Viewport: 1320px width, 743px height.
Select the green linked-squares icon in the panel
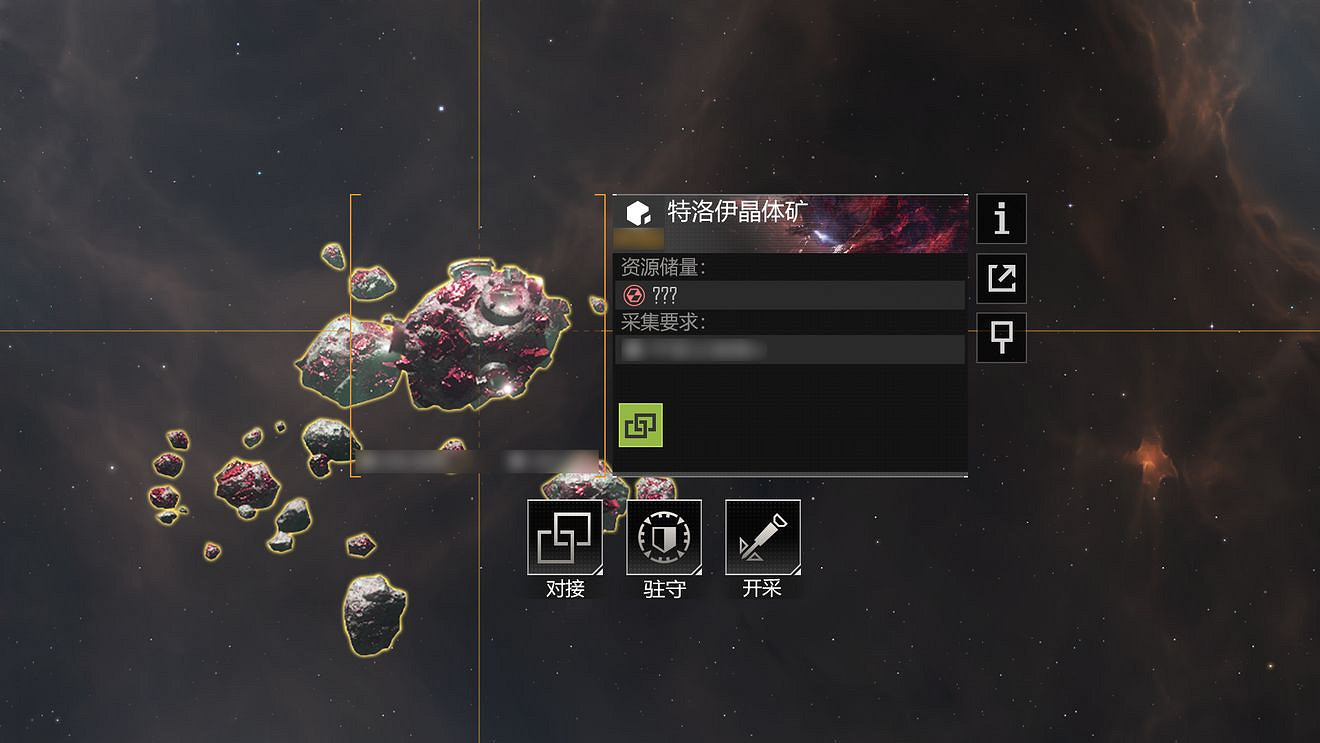[x=640, y=425]
